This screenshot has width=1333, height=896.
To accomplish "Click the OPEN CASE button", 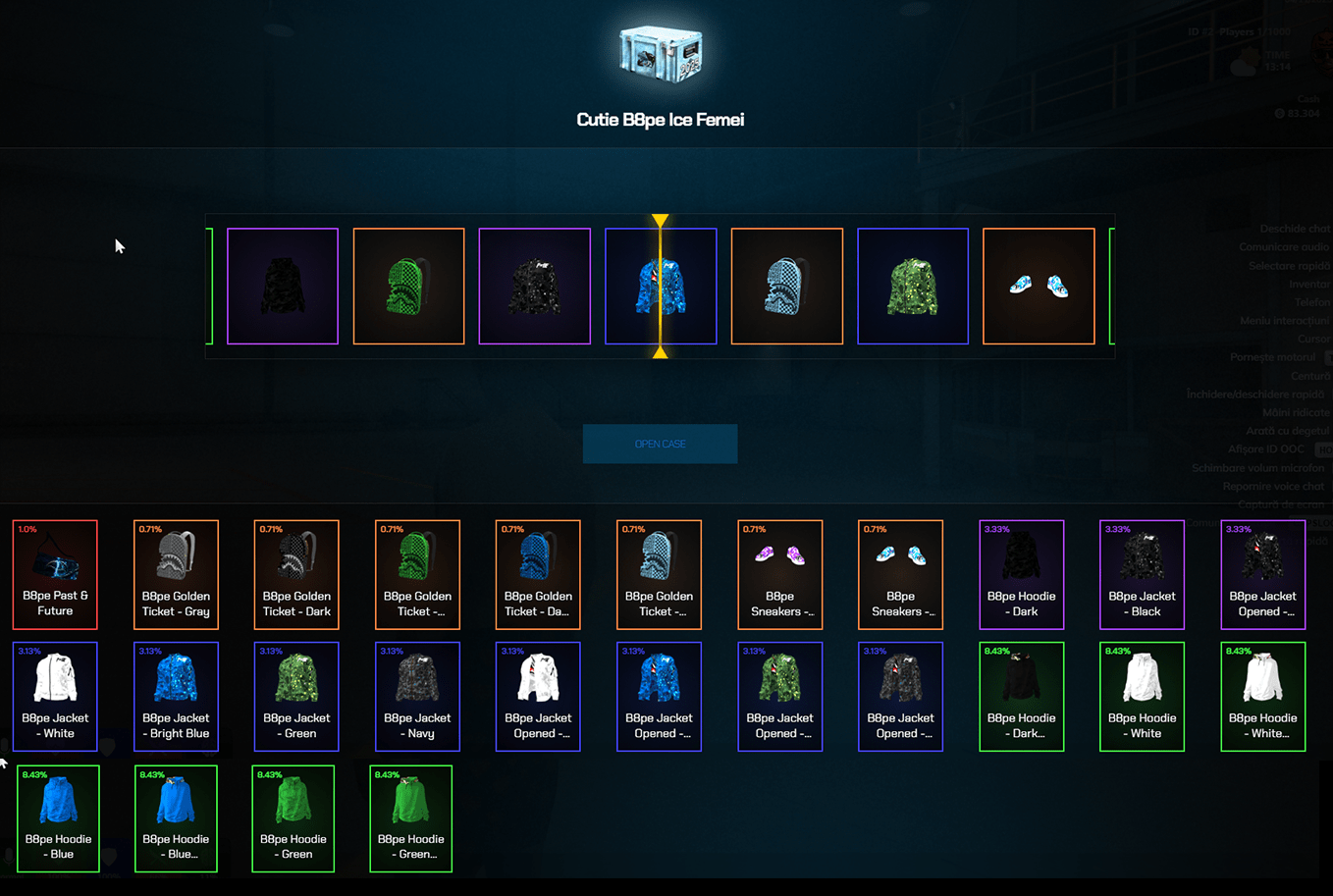I will [x=660, y=443].
